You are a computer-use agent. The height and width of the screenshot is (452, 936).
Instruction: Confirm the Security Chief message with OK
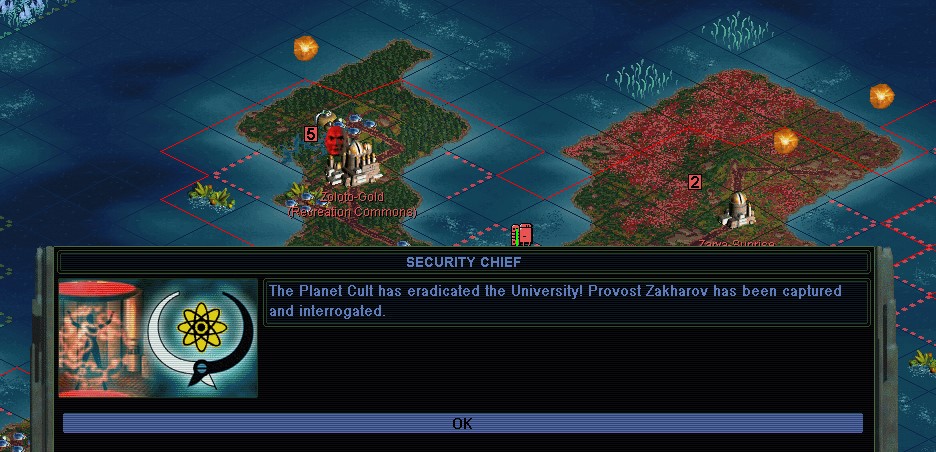point(462,423)
